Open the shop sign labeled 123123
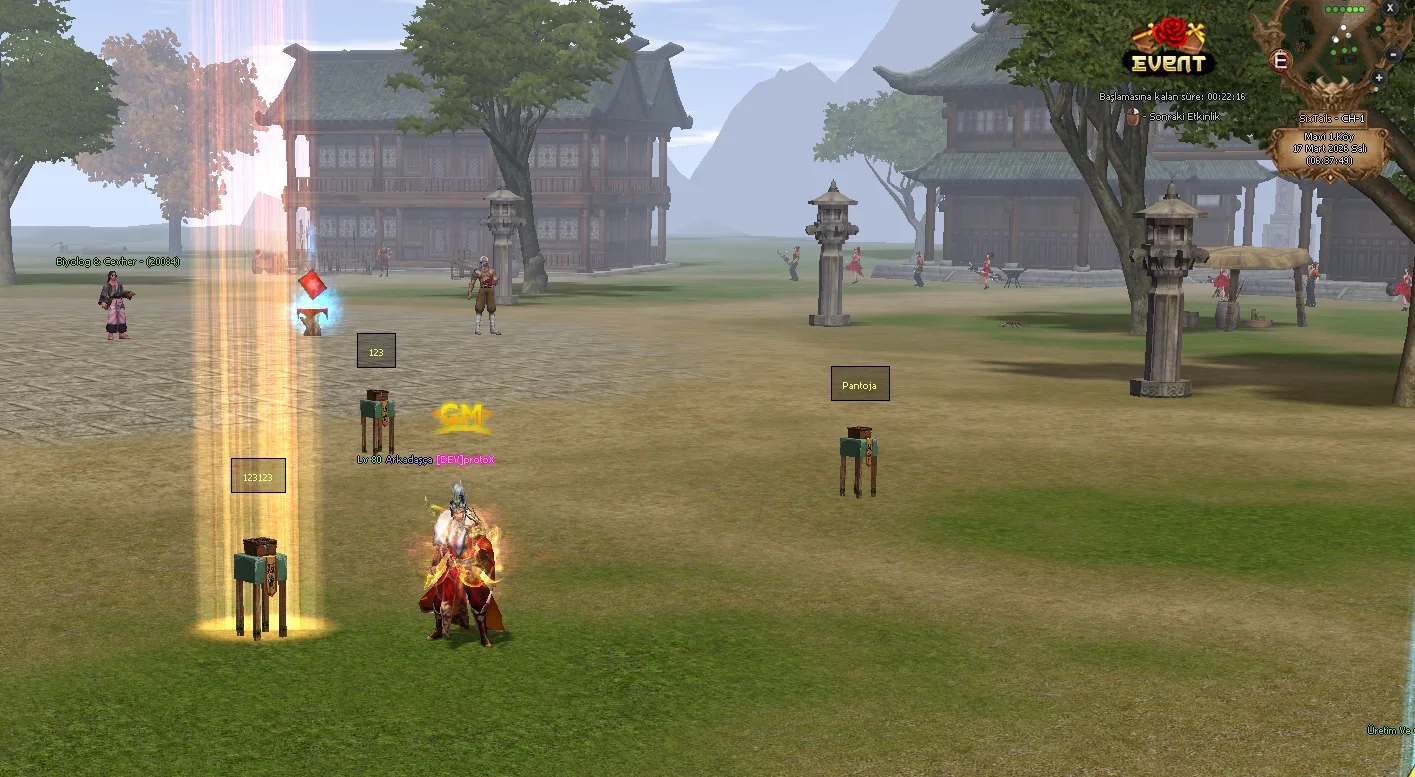 (258, 476)
